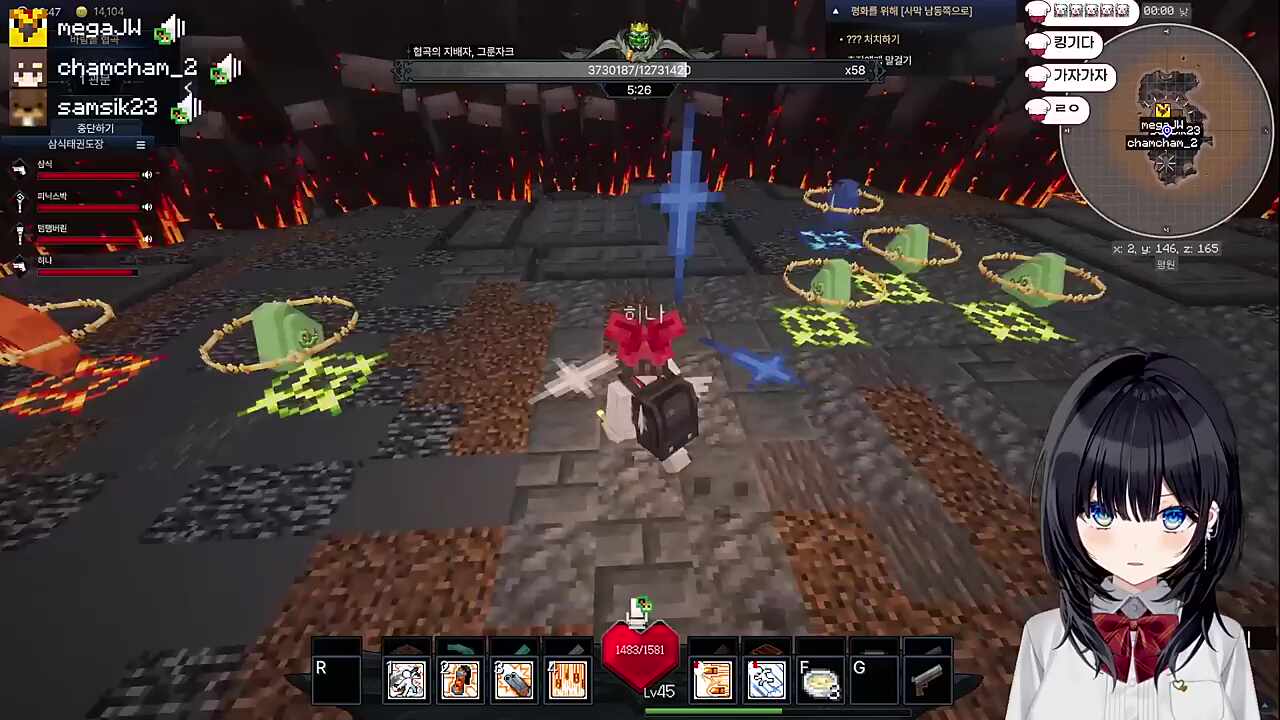Use the soup bowl item in F slot

[821, 681]
